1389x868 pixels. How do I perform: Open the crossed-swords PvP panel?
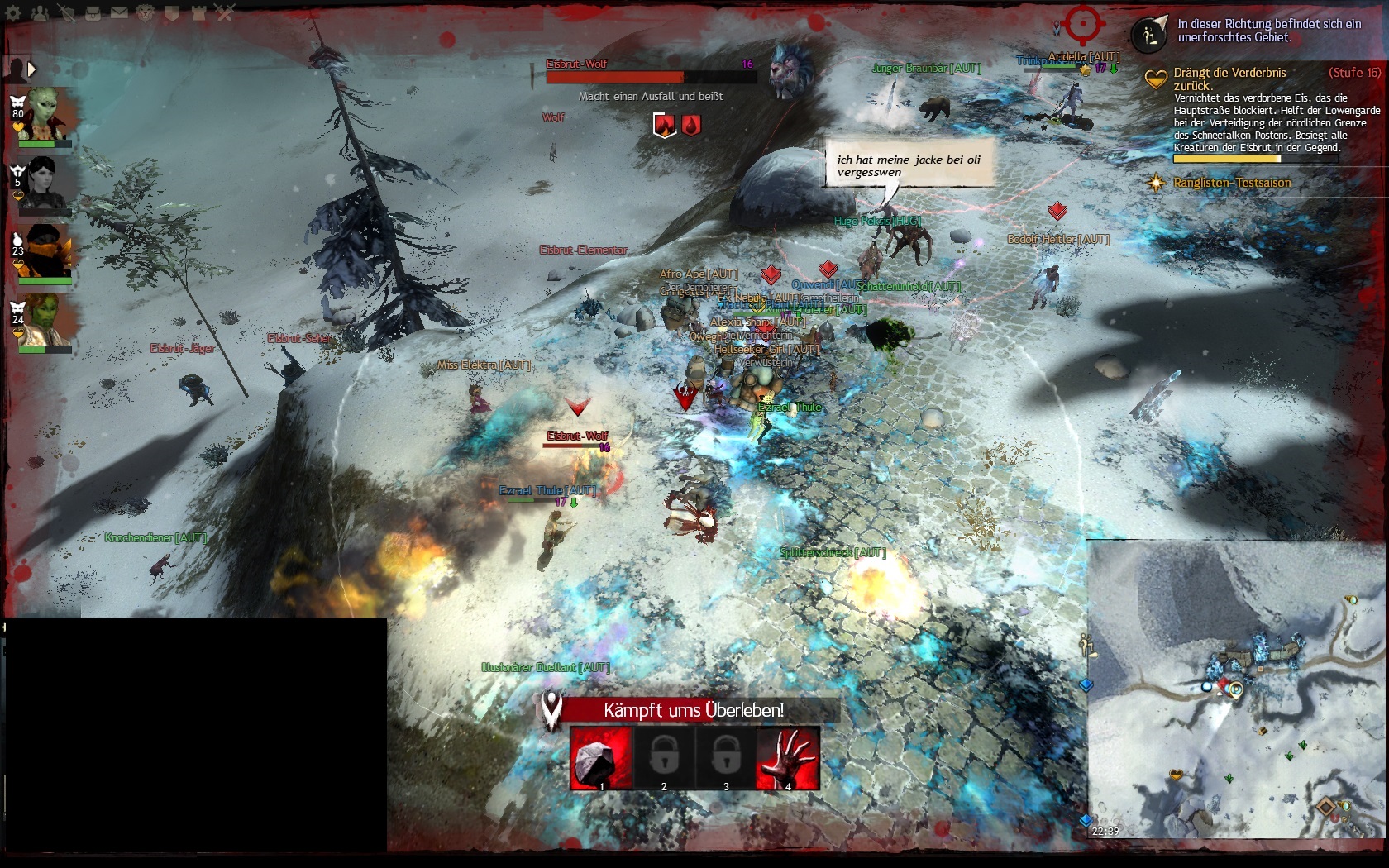225,13
